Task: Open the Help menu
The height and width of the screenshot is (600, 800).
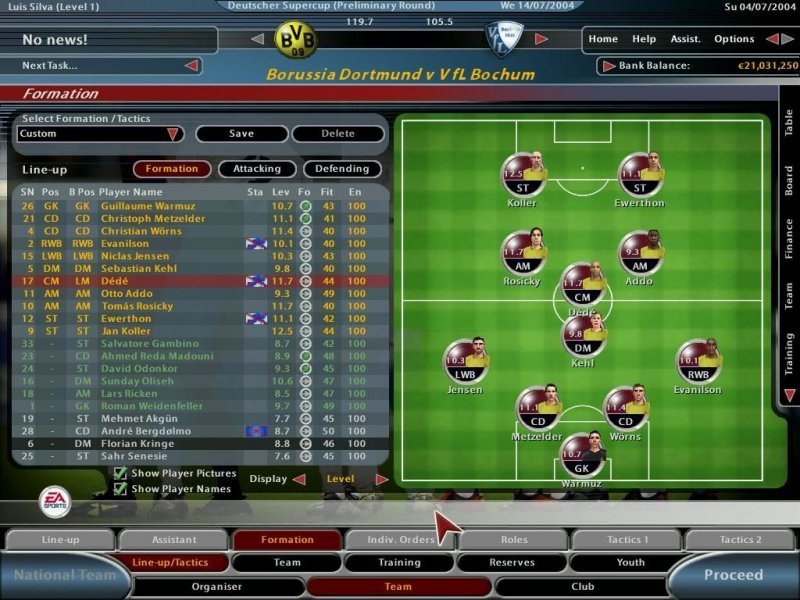Action: tap(644, 39)
